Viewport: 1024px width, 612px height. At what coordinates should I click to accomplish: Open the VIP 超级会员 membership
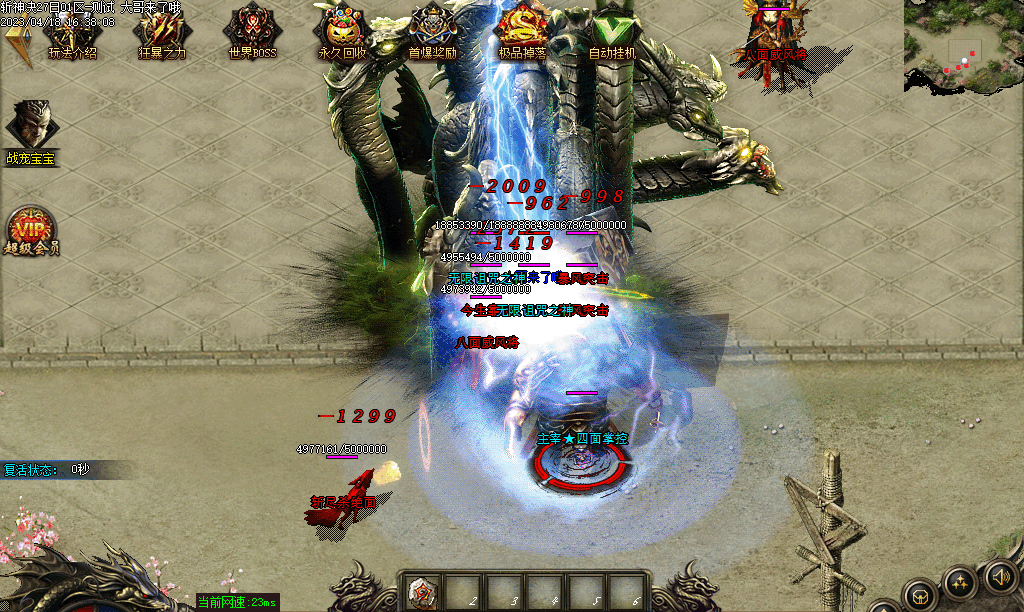pos(31,231)
